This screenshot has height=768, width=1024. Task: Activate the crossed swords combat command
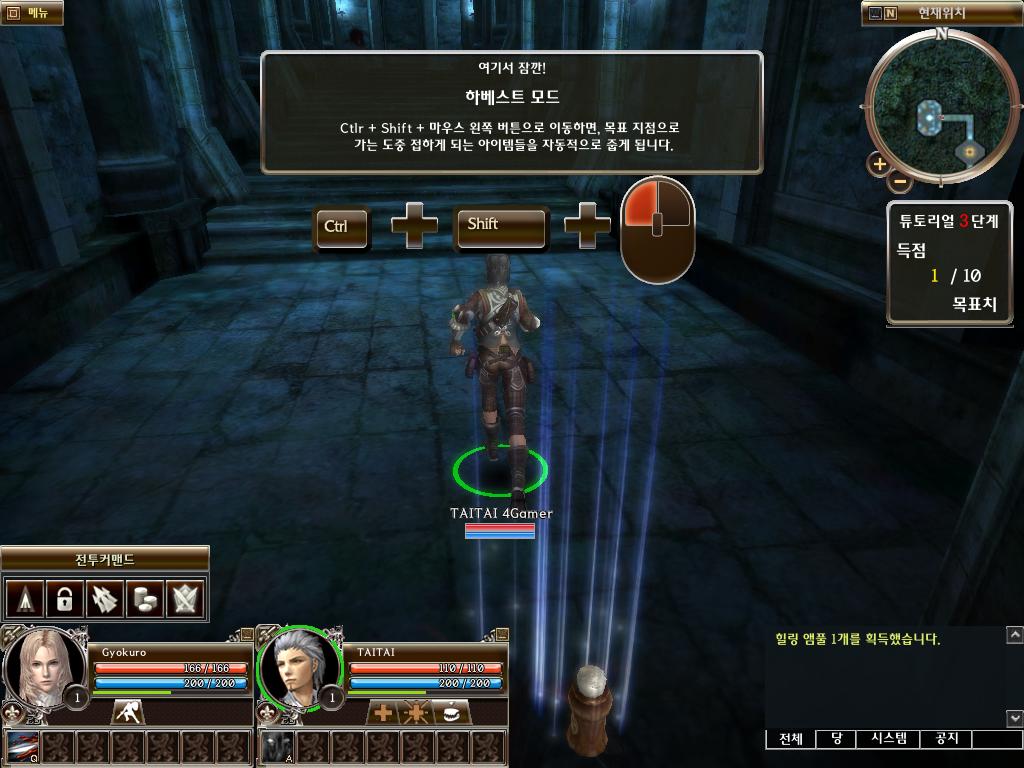click(x=187, y=599)
